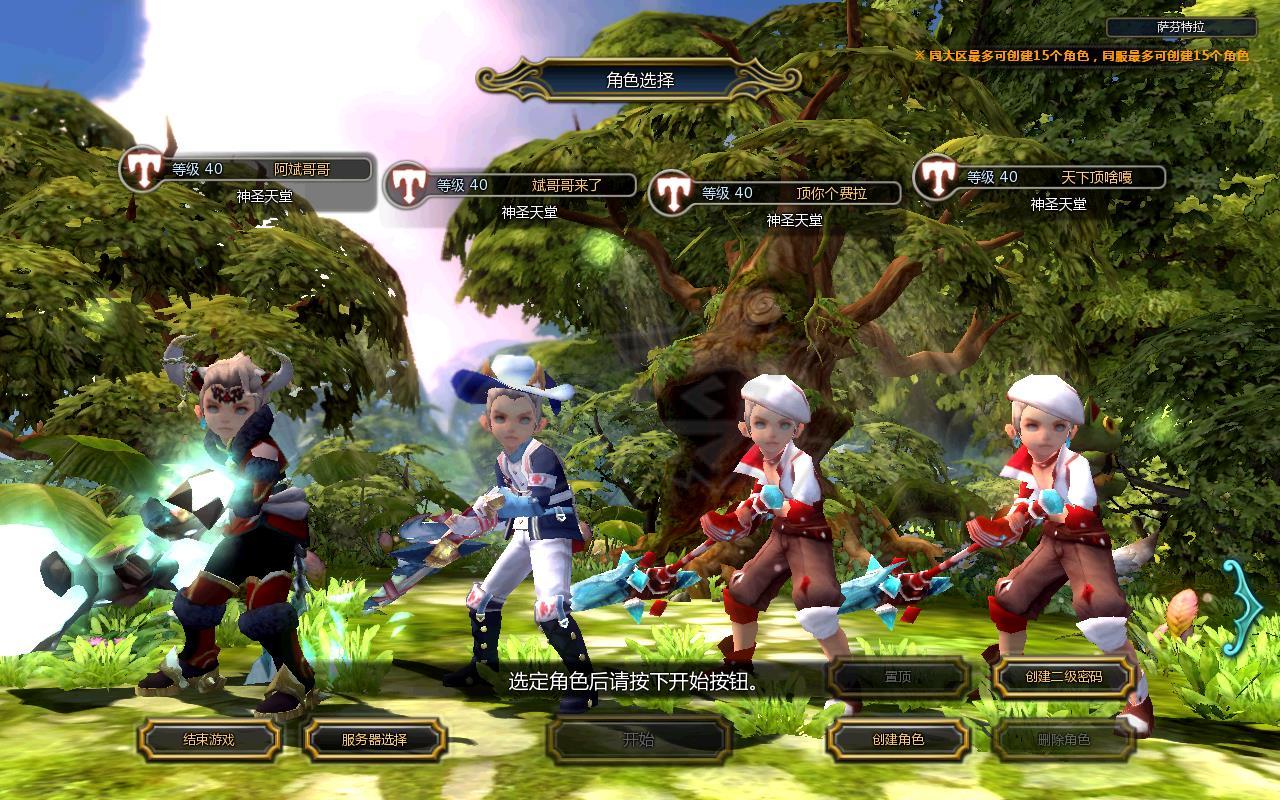
Task: Click the 置顶 pin-to-top button
Action: (897, 677)
